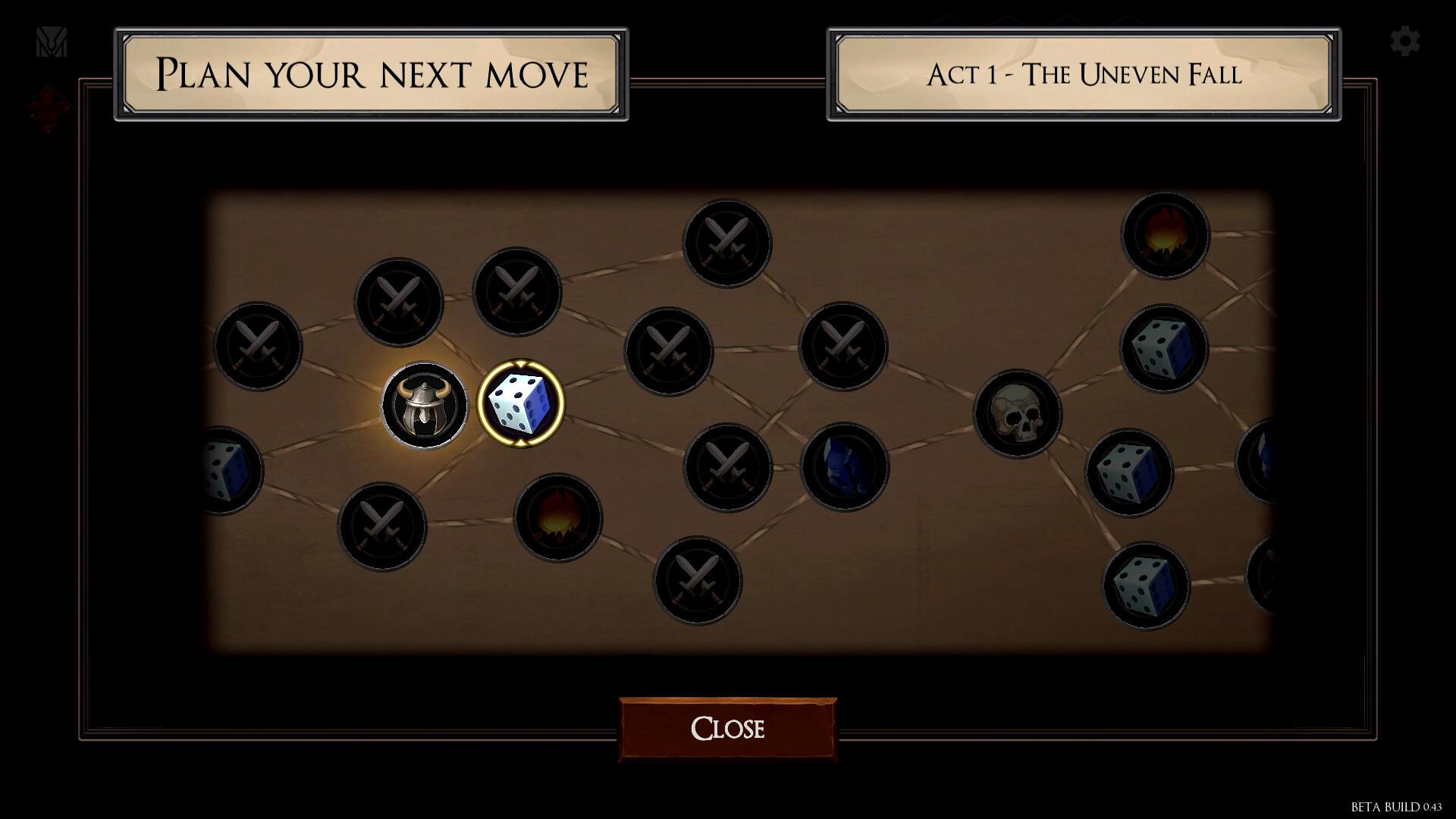Open the campfire rest node in the top-right
Image resolution: width=1456 pixels, height=819 pixels.
[x=1166, y=235]
